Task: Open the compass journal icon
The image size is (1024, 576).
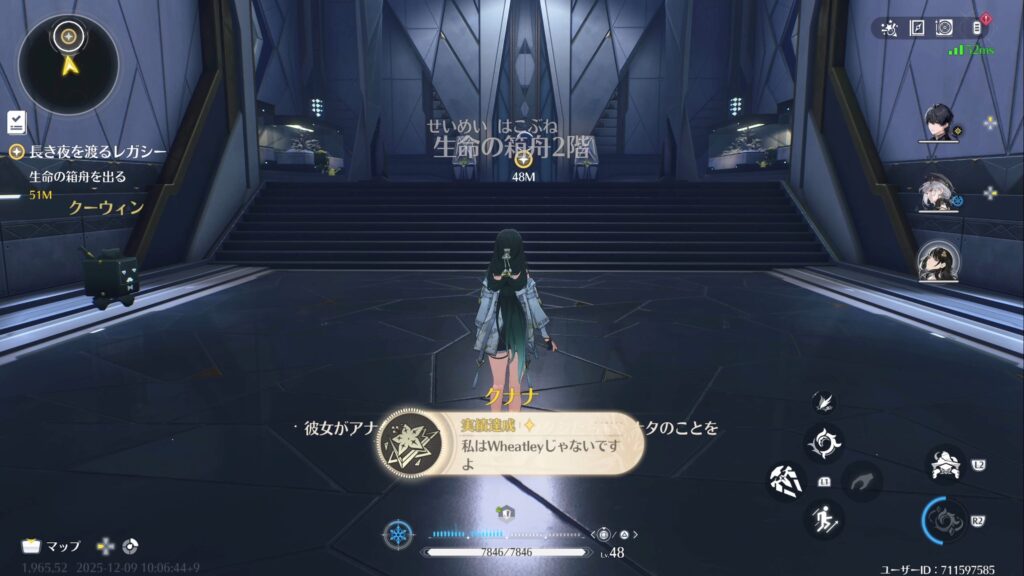Action: click(x=916, y=28)
